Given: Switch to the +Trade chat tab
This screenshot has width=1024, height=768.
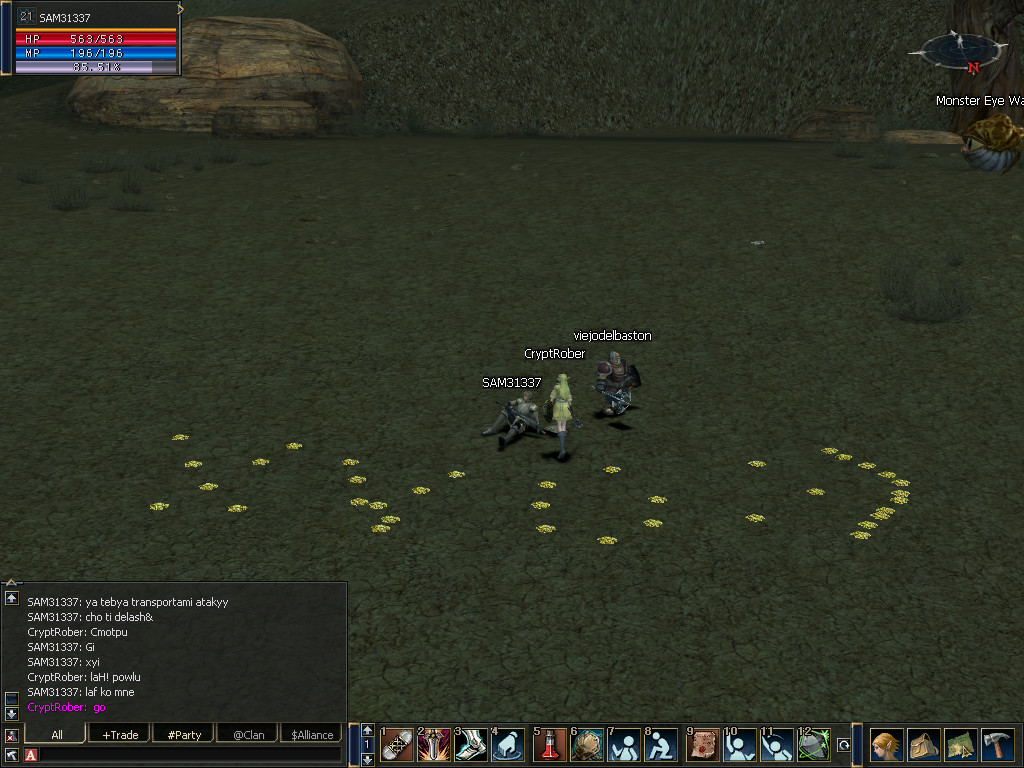Looking at the screenshot, I should click(x=120, y=735).
